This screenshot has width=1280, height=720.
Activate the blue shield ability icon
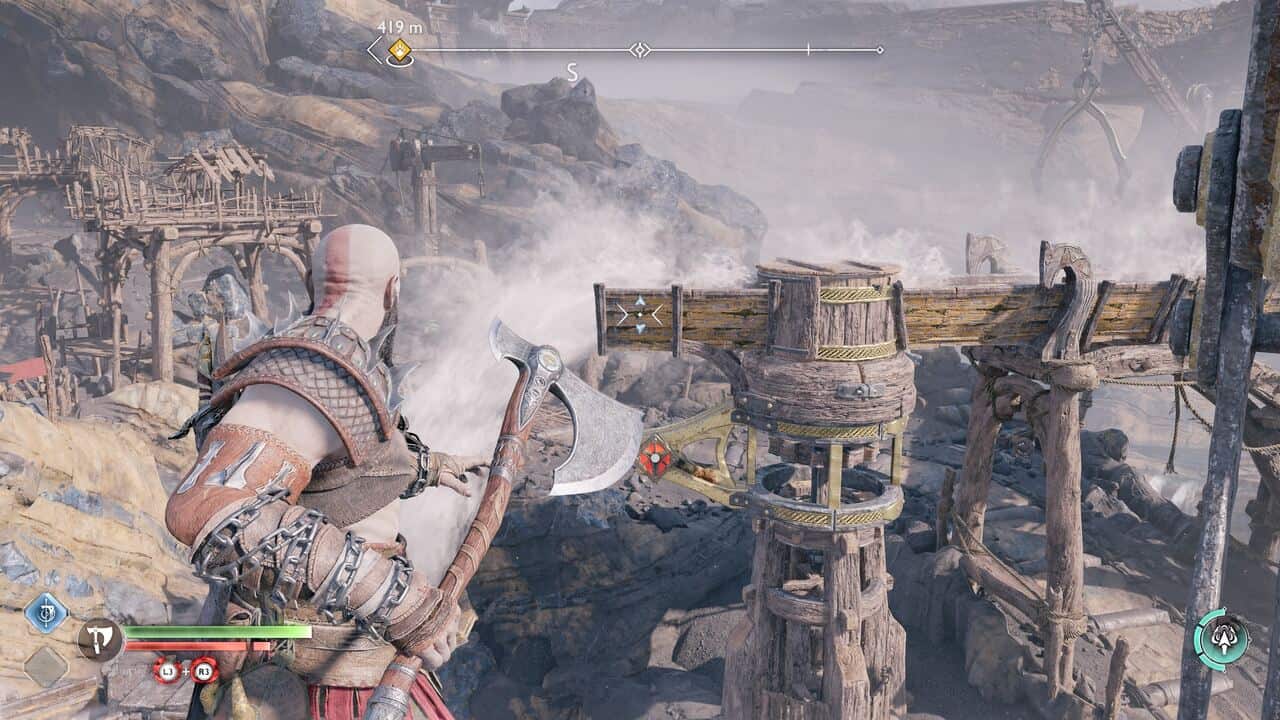(46, 612)
